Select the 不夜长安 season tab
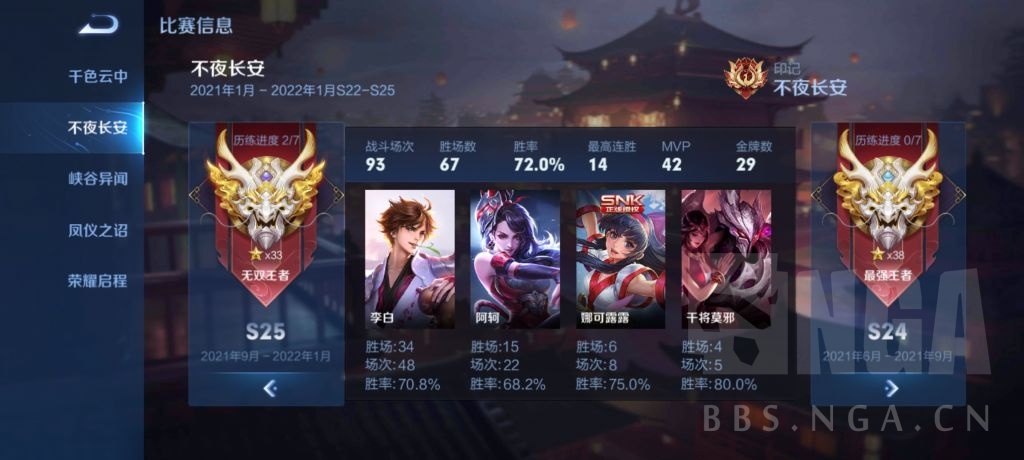 point(97,127)
